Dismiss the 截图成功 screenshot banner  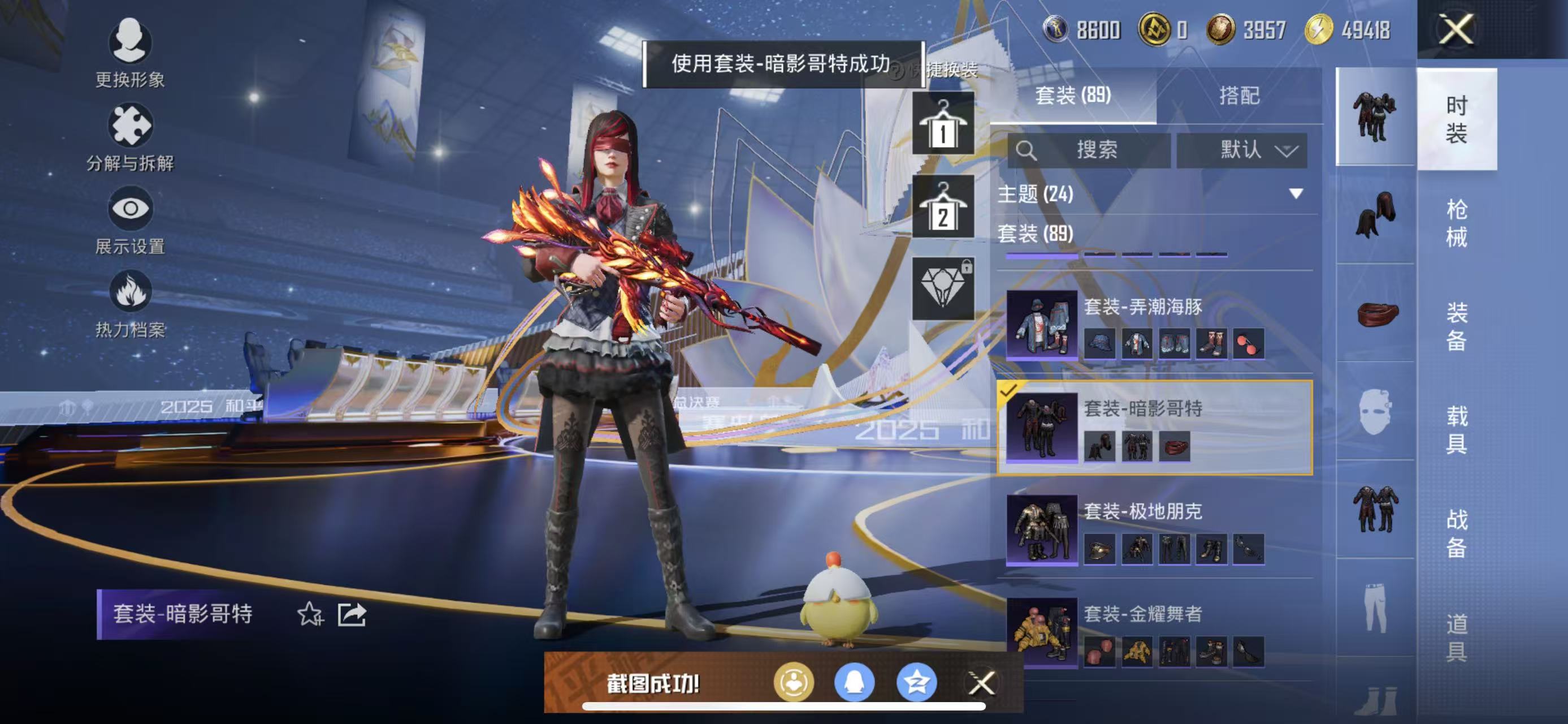click(x=981, y=683)
